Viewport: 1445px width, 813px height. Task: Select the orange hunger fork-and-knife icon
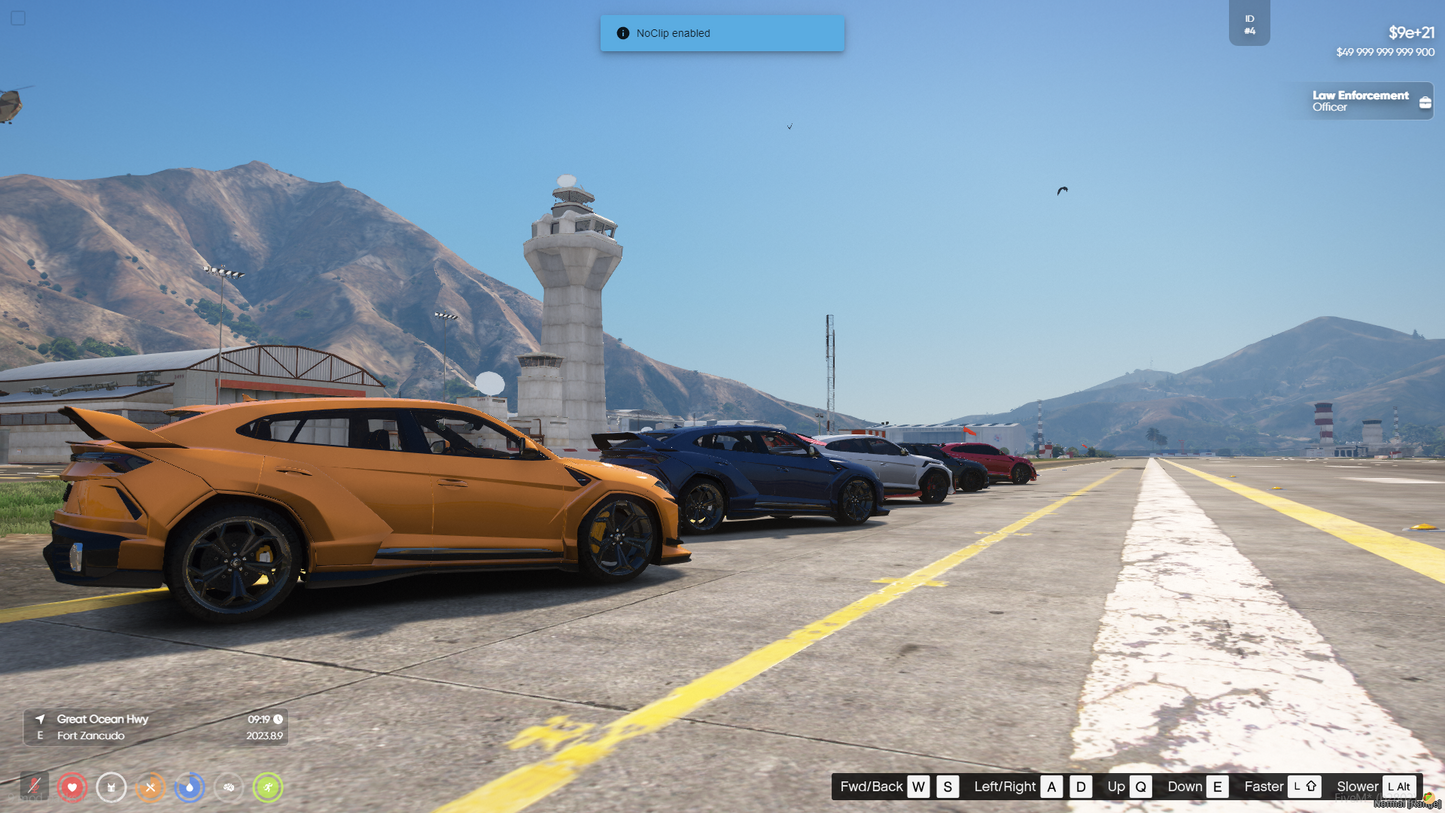tap(150, 788)
